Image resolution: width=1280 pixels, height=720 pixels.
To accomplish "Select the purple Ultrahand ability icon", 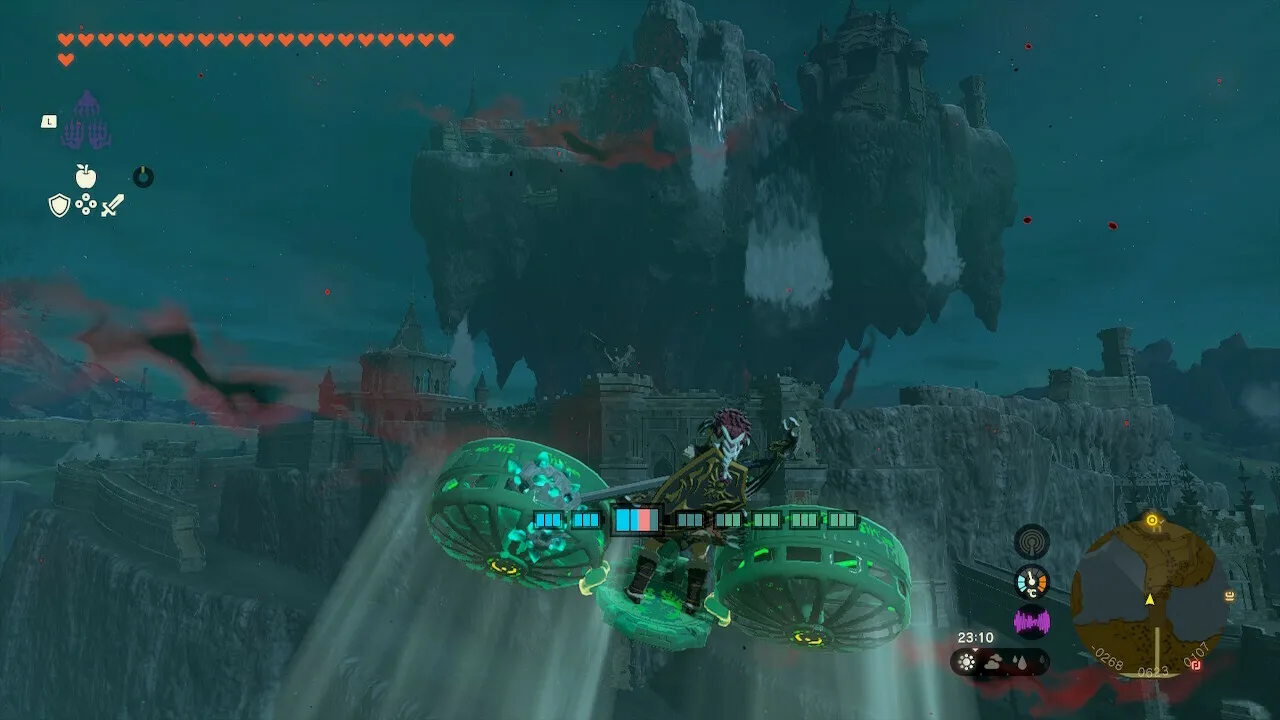I will [x=86, y=122].
